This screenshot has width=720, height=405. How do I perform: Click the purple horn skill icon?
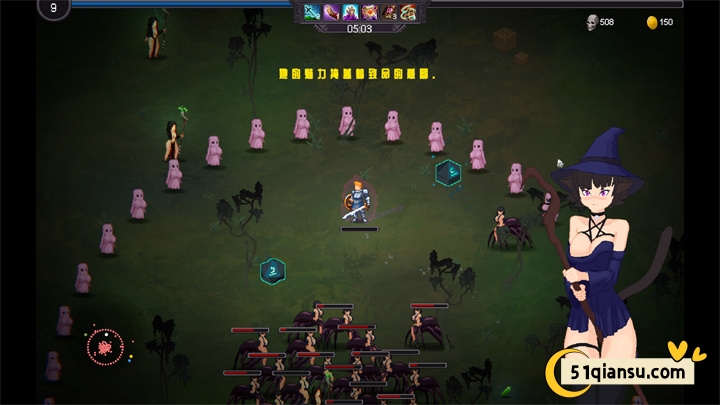coord(331,12)
